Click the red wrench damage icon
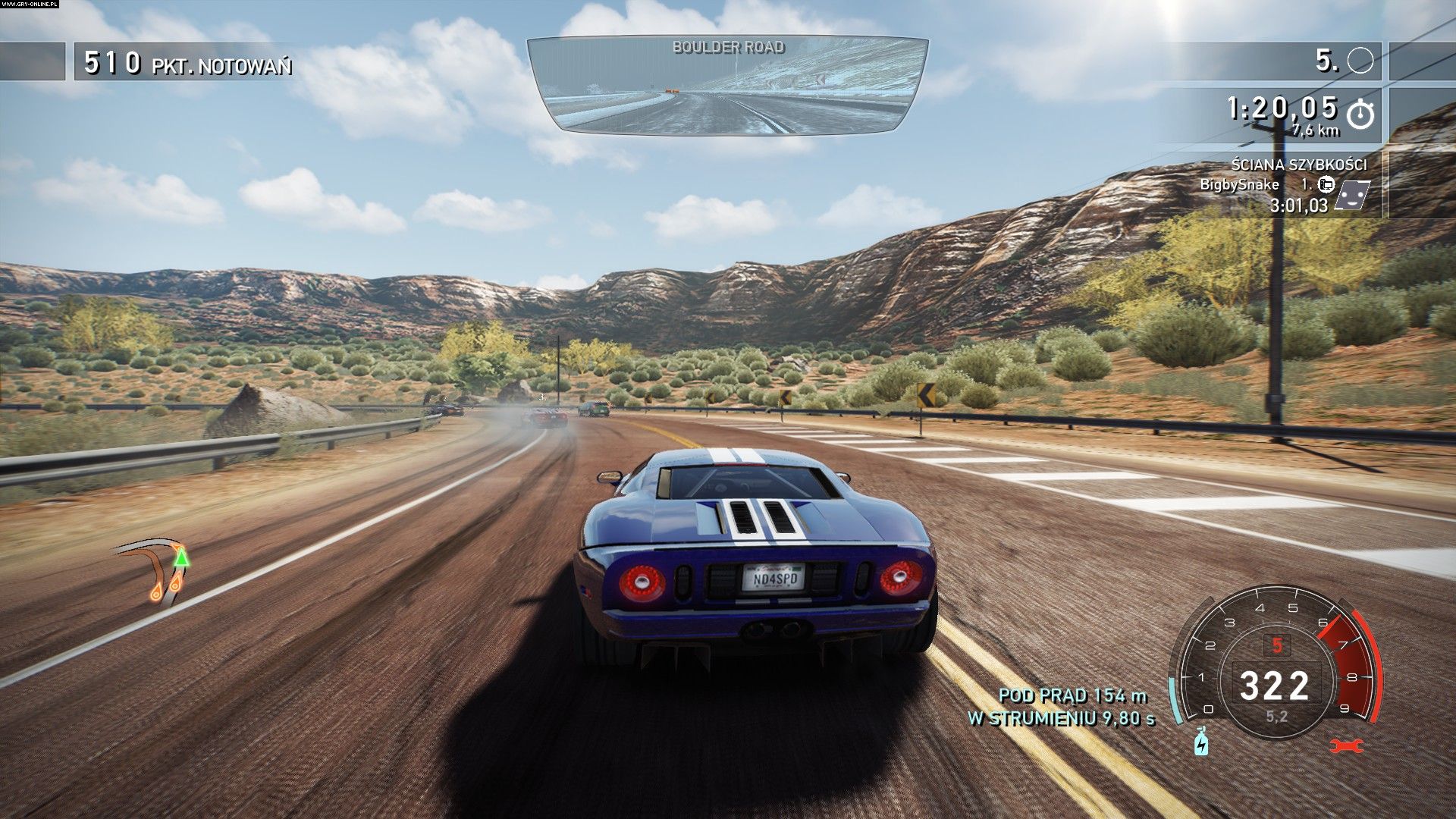This screenshot has height=819, width=1456. (1347, 745)
